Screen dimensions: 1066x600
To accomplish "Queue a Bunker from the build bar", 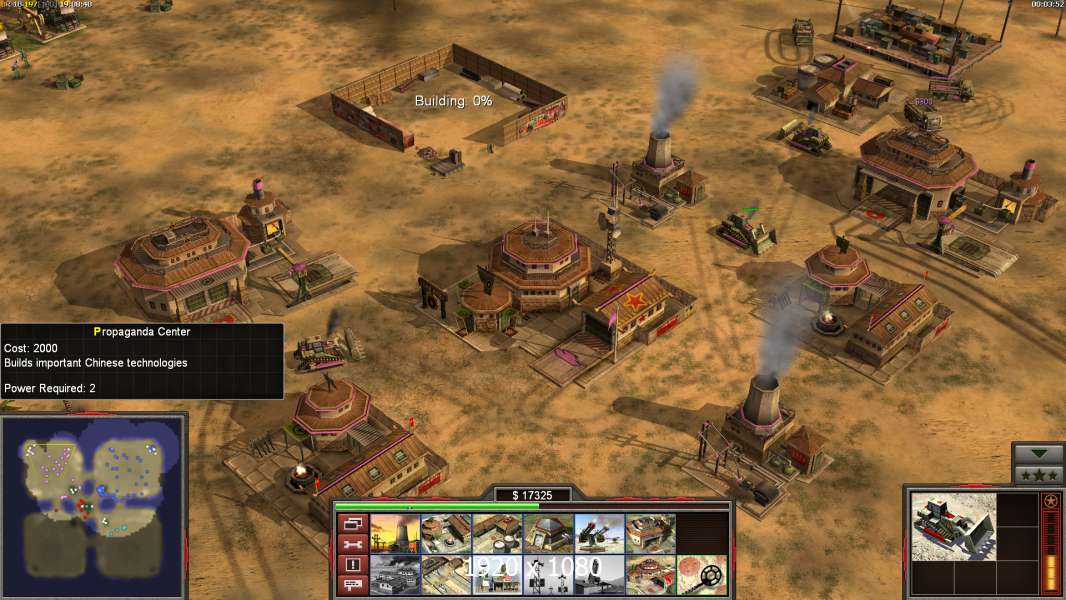I will [x=548, y=533].
